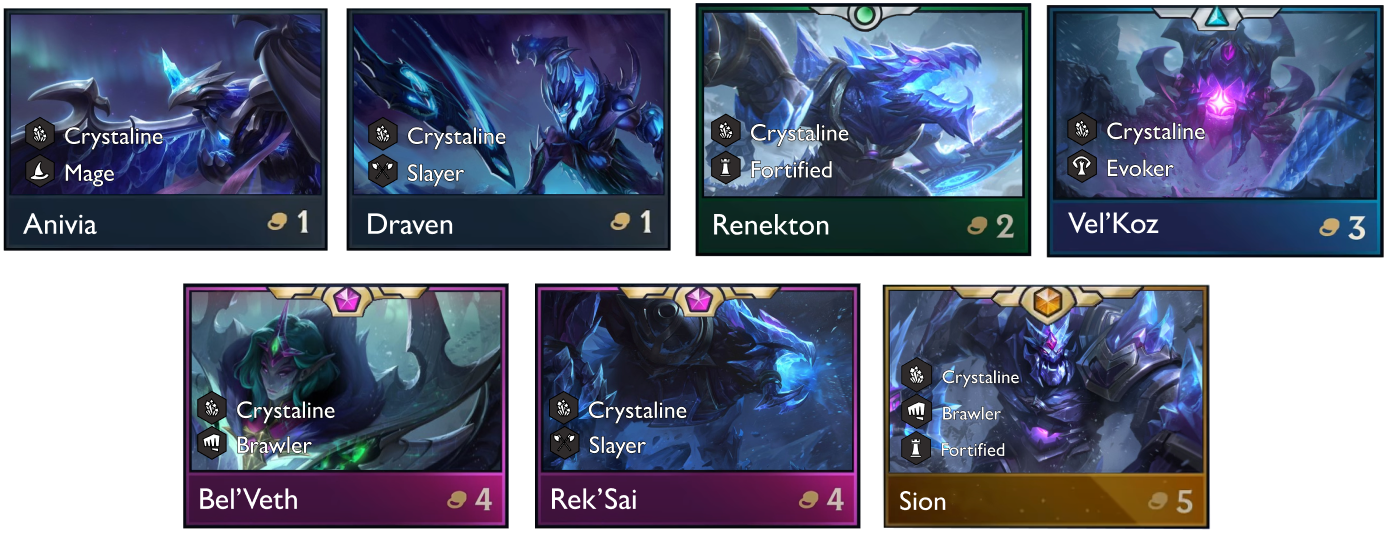Click Draven's Slayer trait icon
The image size is (1387, 537).
click(382, 173)
